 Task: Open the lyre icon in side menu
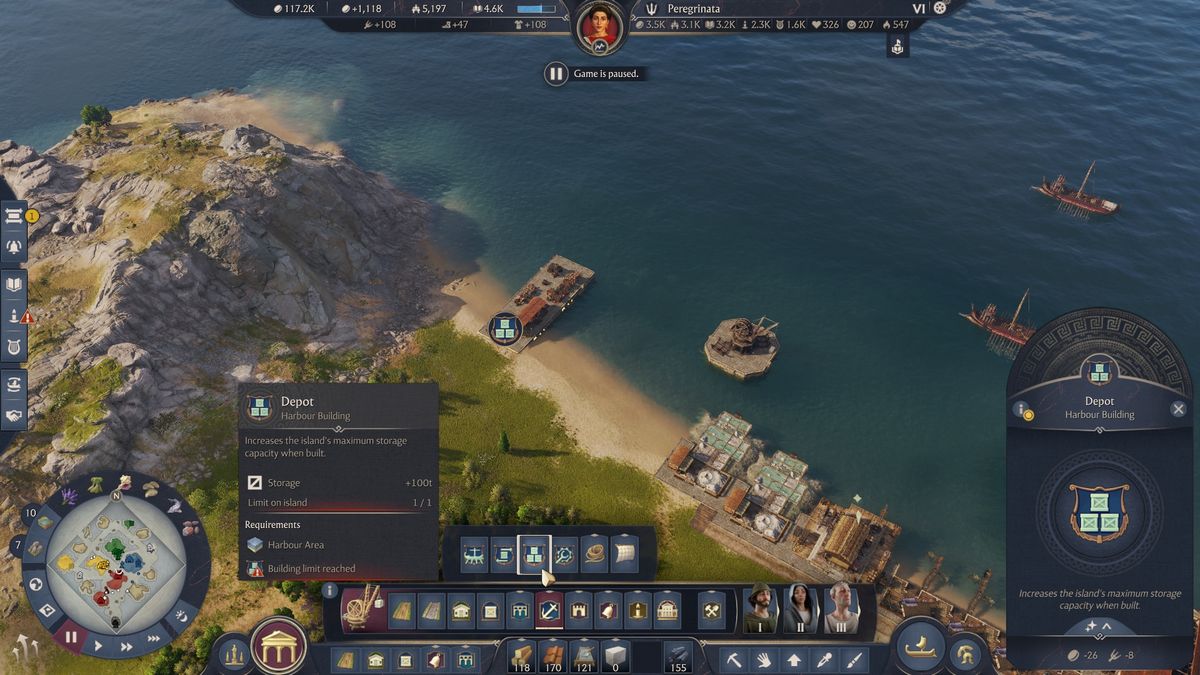click(x=14, y=347)
